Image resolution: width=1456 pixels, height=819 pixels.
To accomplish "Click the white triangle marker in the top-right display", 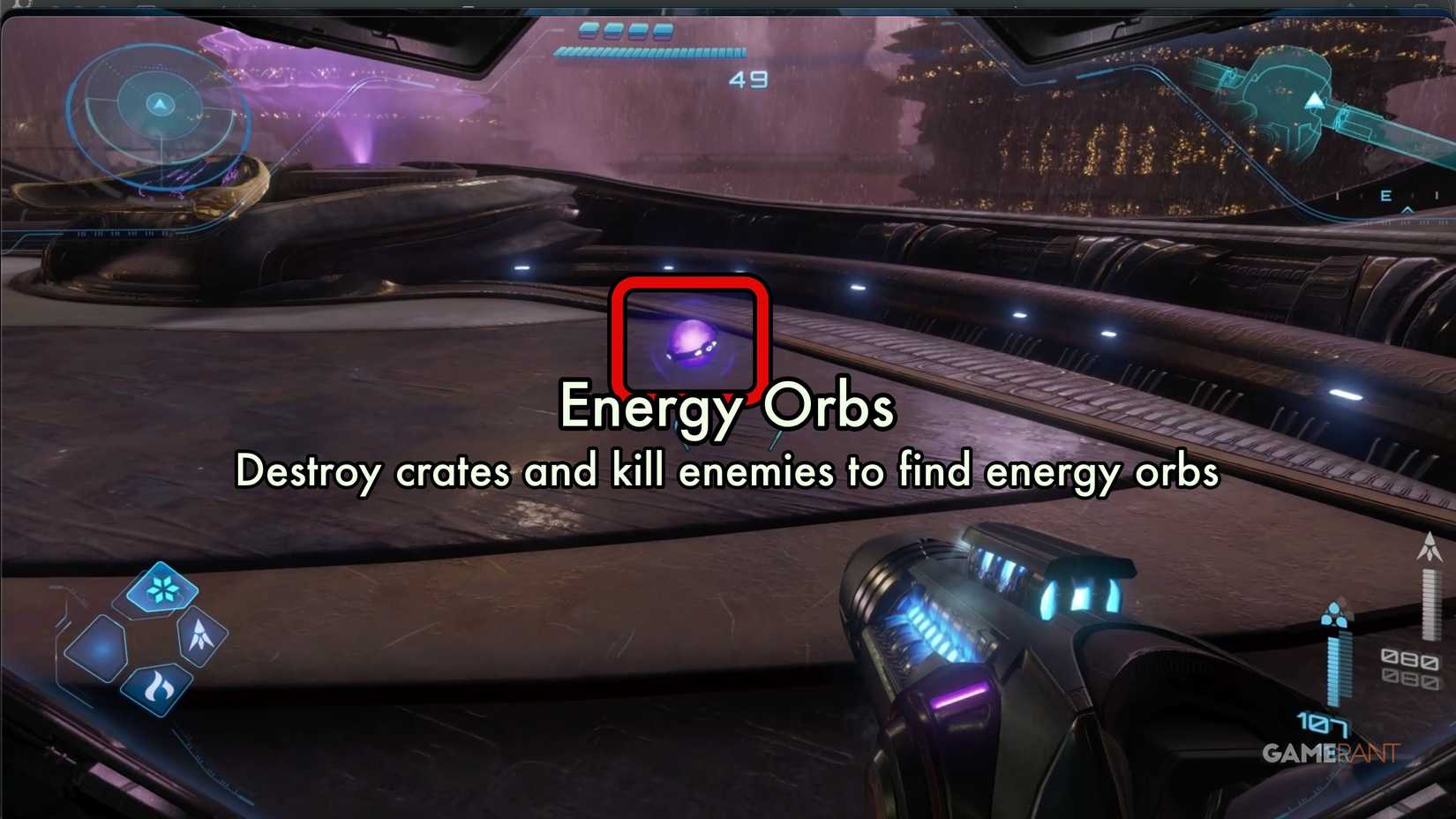I will click(x=1313, y=100).
